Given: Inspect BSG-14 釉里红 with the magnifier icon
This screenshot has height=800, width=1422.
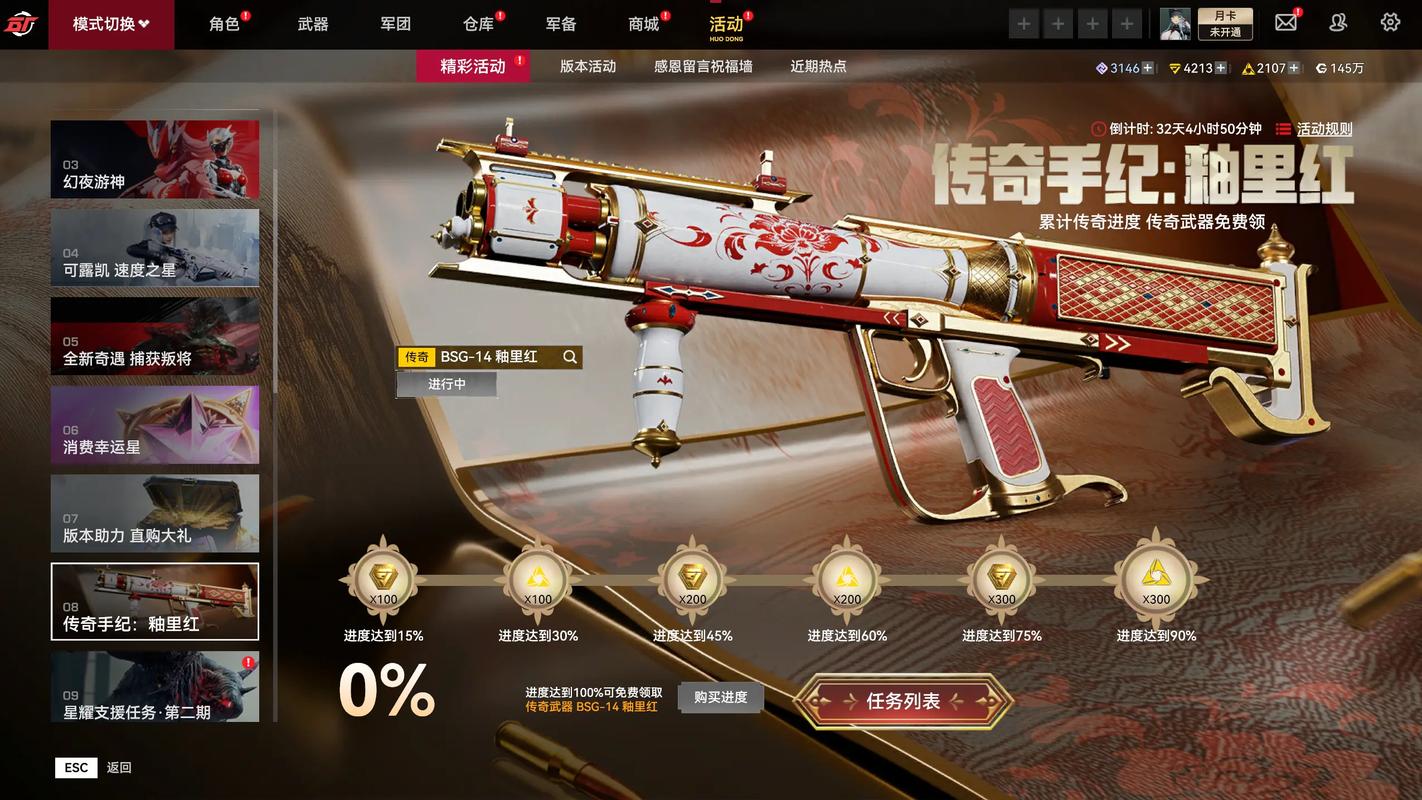Looking at the screenshot, I should coord(570,357).
